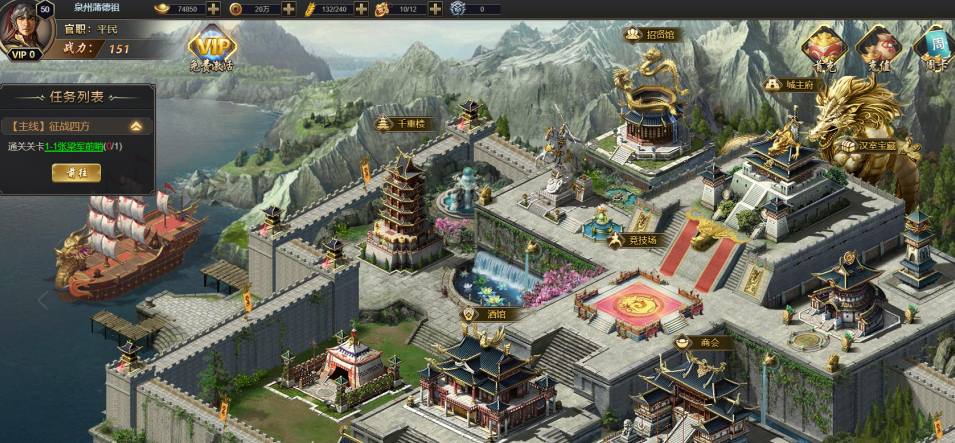Click the gold 前往 go-to button
Screen dimensions: 955x443
point(76,173)
